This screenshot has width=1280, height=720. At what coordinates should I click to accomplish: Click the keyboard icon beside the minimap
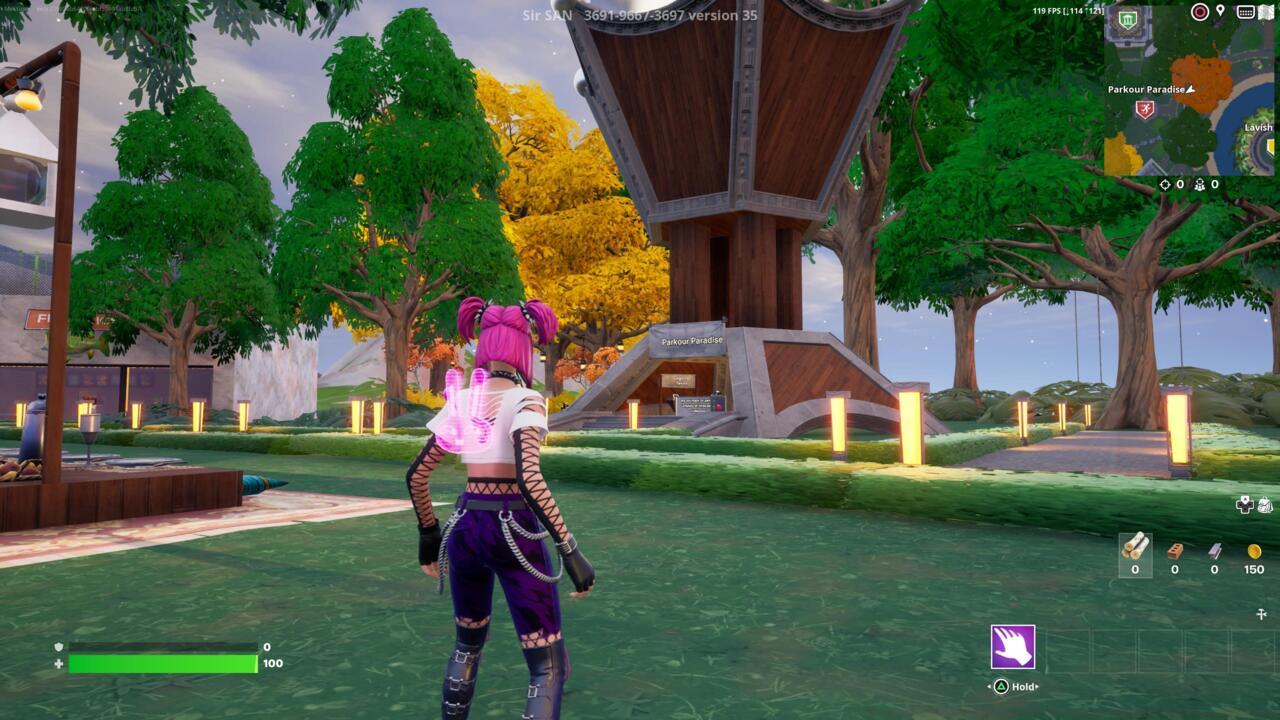pyautogui.click(x=1246, y=12)
